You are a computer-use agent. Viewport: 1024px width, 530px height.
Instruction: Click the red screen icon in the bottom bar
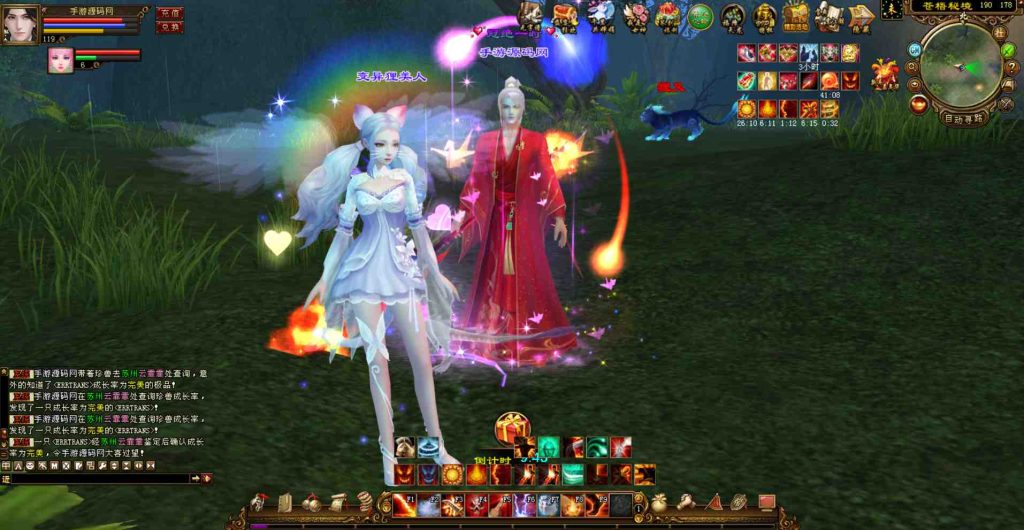(767, 501)
